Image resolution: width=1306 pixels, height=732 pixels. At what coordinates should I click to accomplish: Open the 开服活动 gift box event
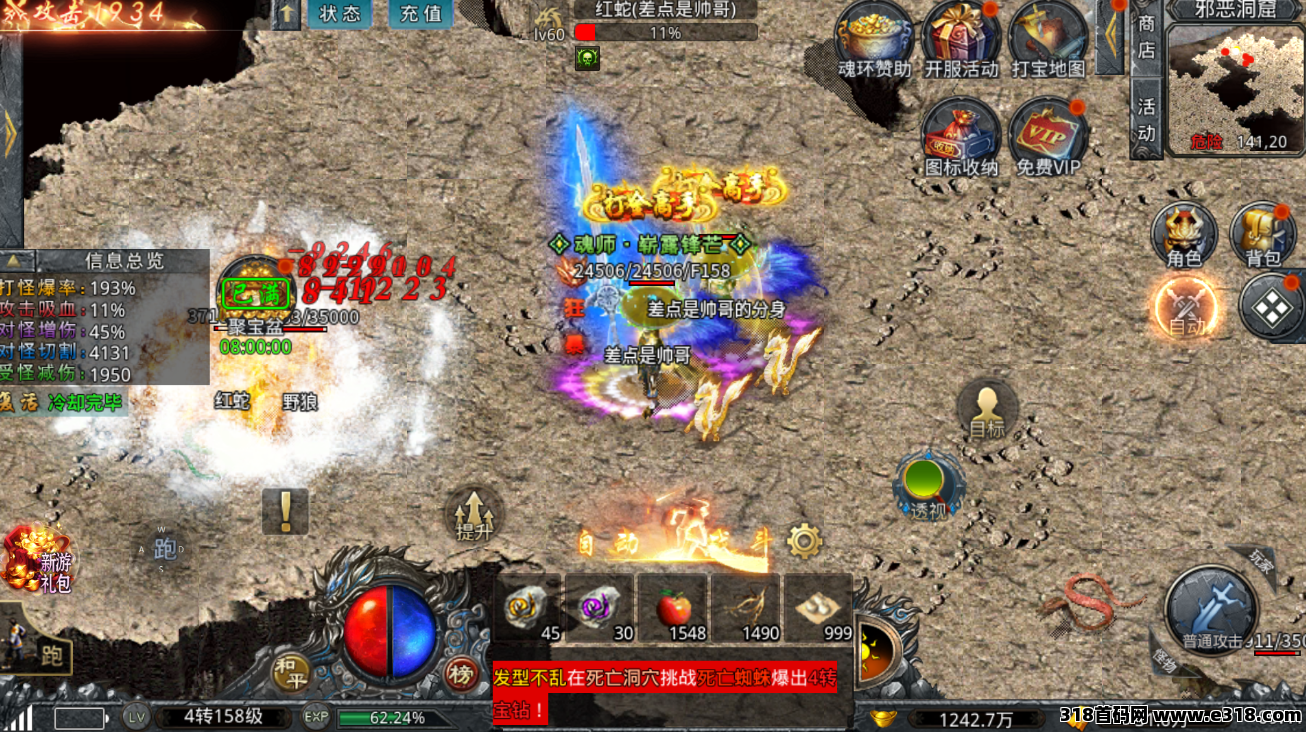click(960, 38)
